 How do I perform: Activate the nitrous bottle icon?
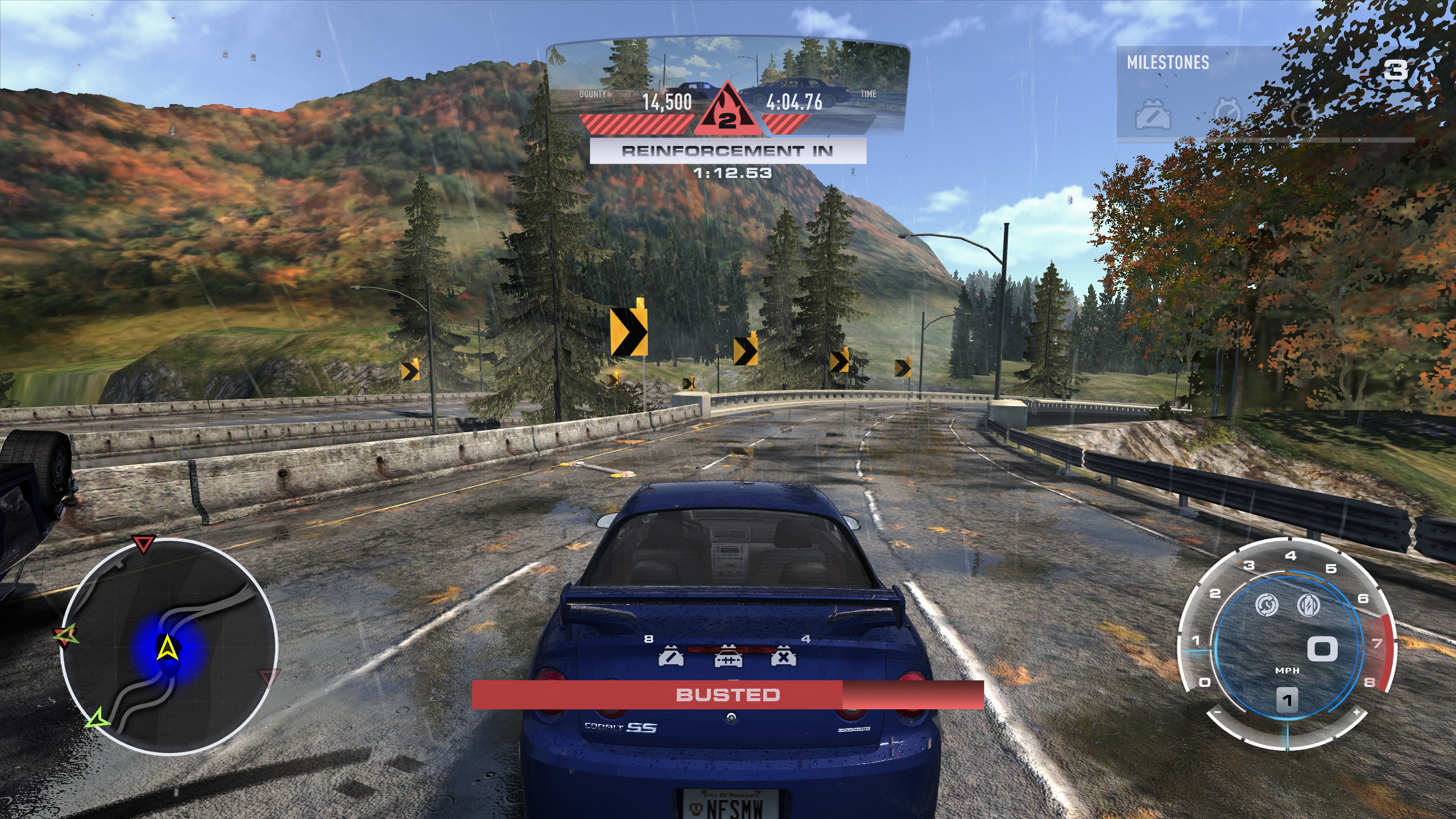tap(1308, 605)
